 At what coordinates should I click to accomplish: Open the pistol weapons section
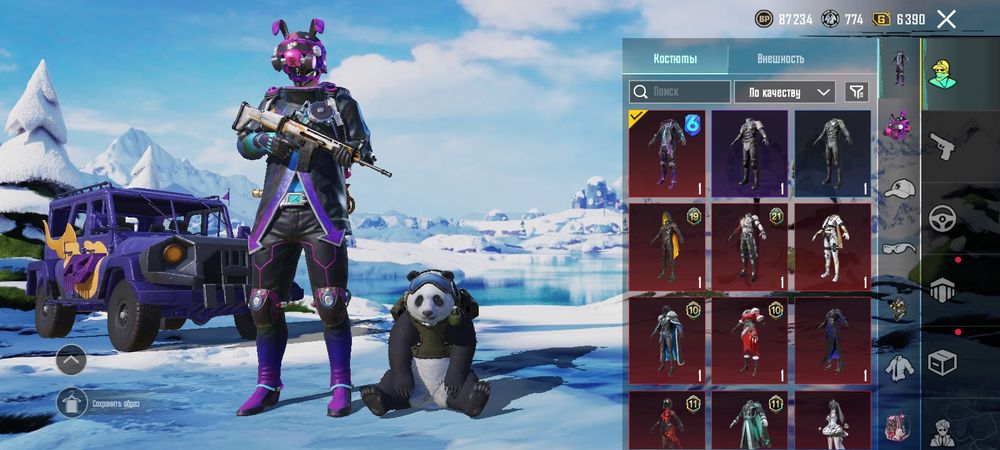[942, 147]
